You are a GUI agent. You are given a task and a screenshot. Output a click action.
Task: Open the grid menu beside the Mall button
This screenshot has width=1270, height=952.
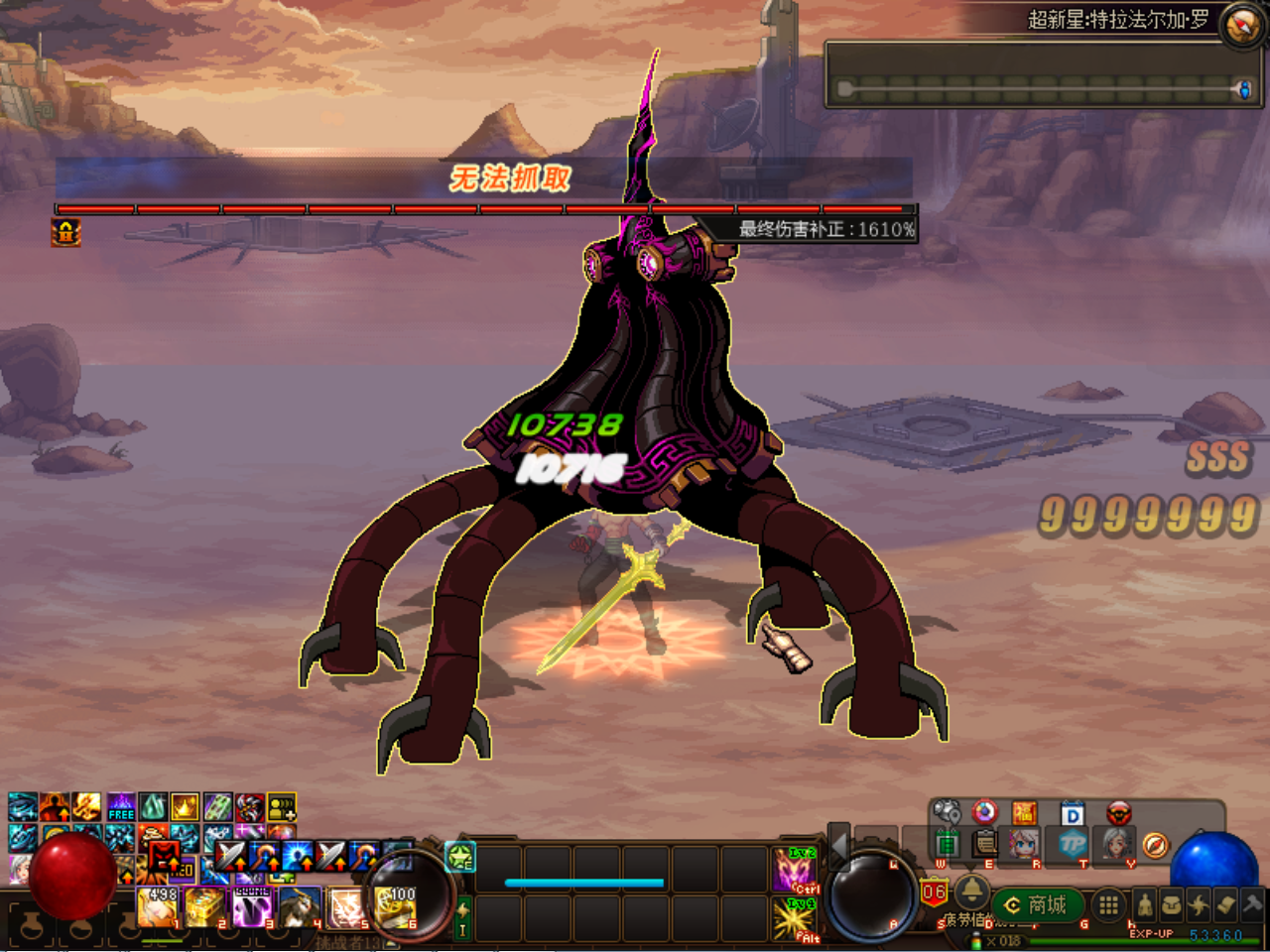1108,906
